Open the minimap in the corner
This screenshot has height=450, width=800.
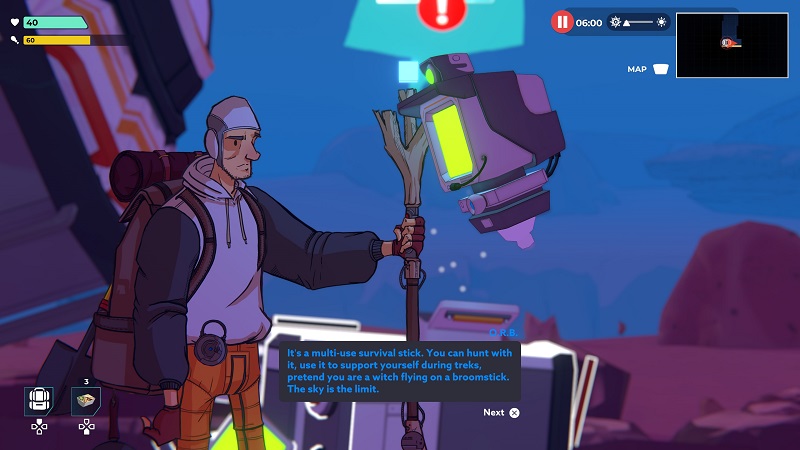pyautogui.click(x=731, y=45)
